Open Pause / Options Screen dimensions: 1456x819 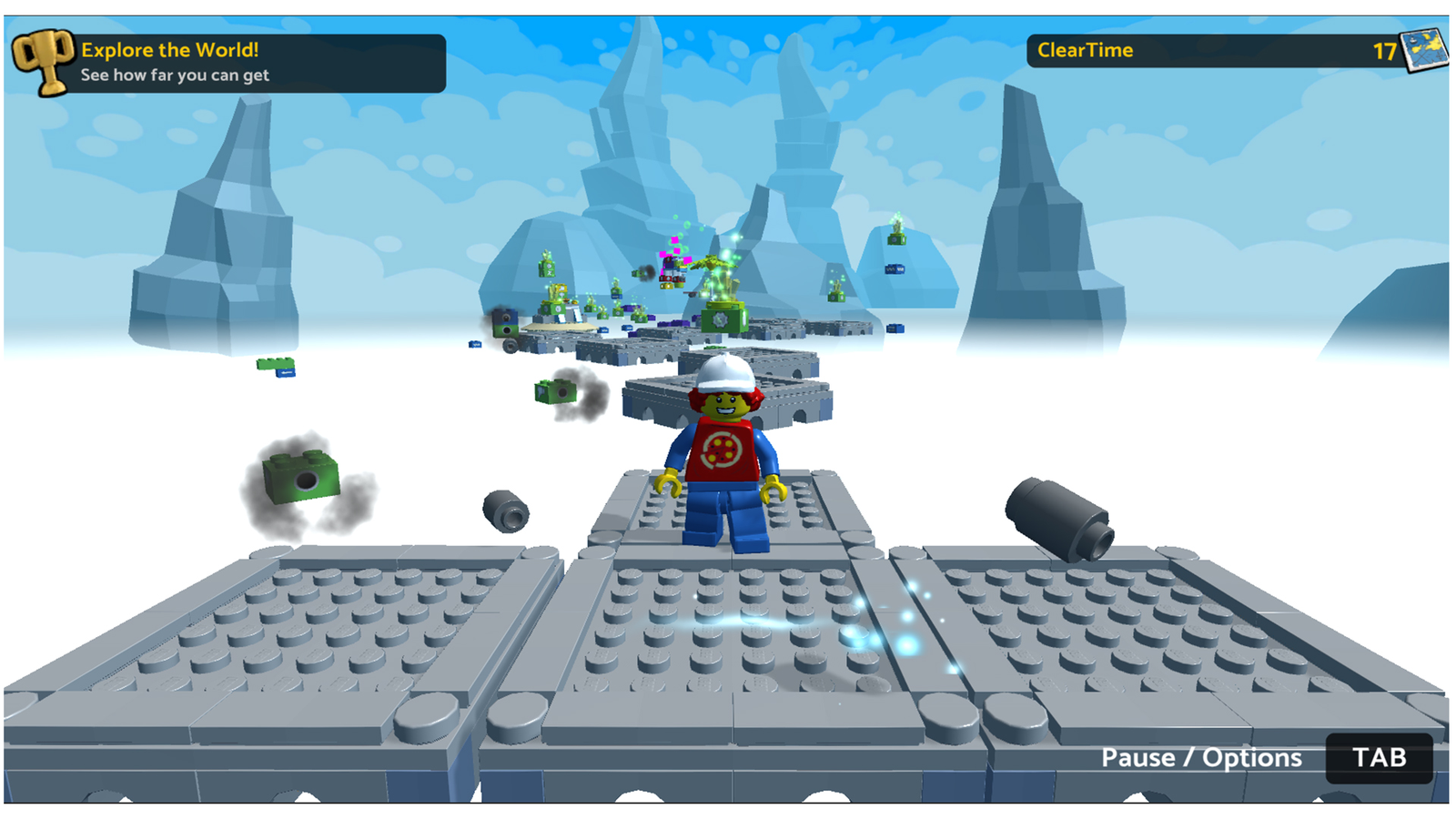[x=1201, y=757]
